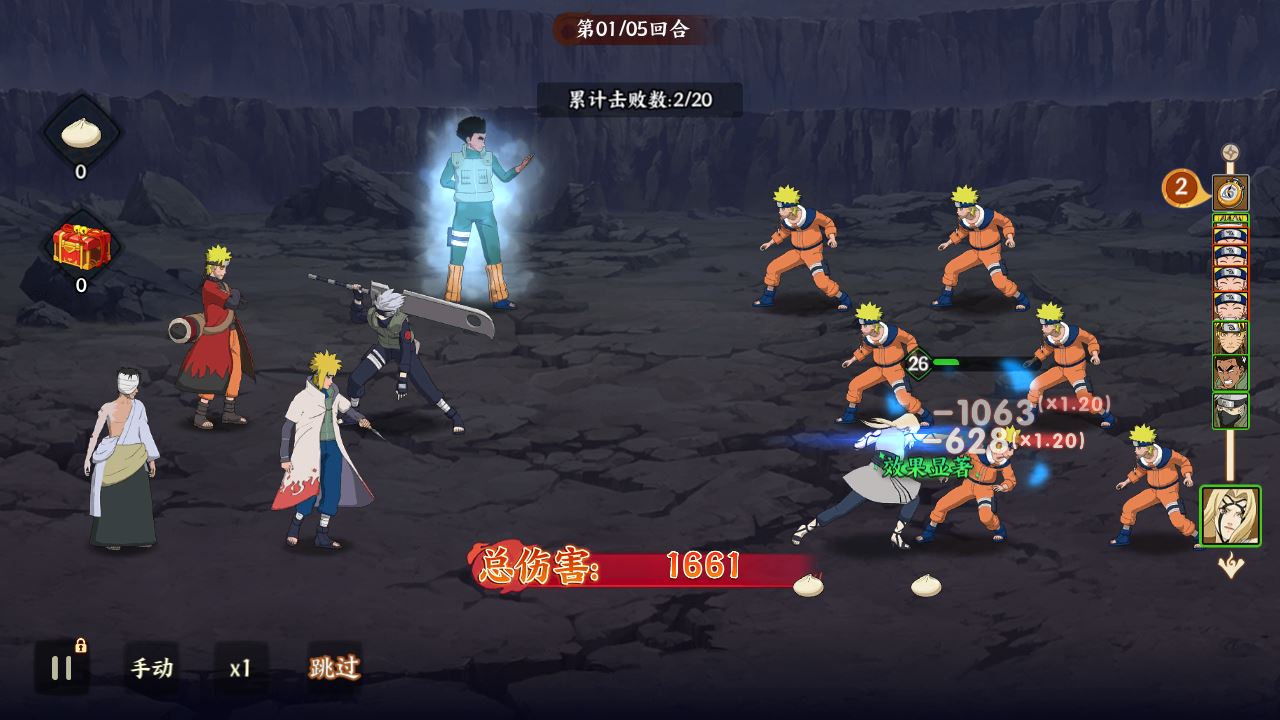Select the dark-haired ninja turn order portrait
Image resolution: width=1280 pixels, height=720 pixels.
point(1230,373)
